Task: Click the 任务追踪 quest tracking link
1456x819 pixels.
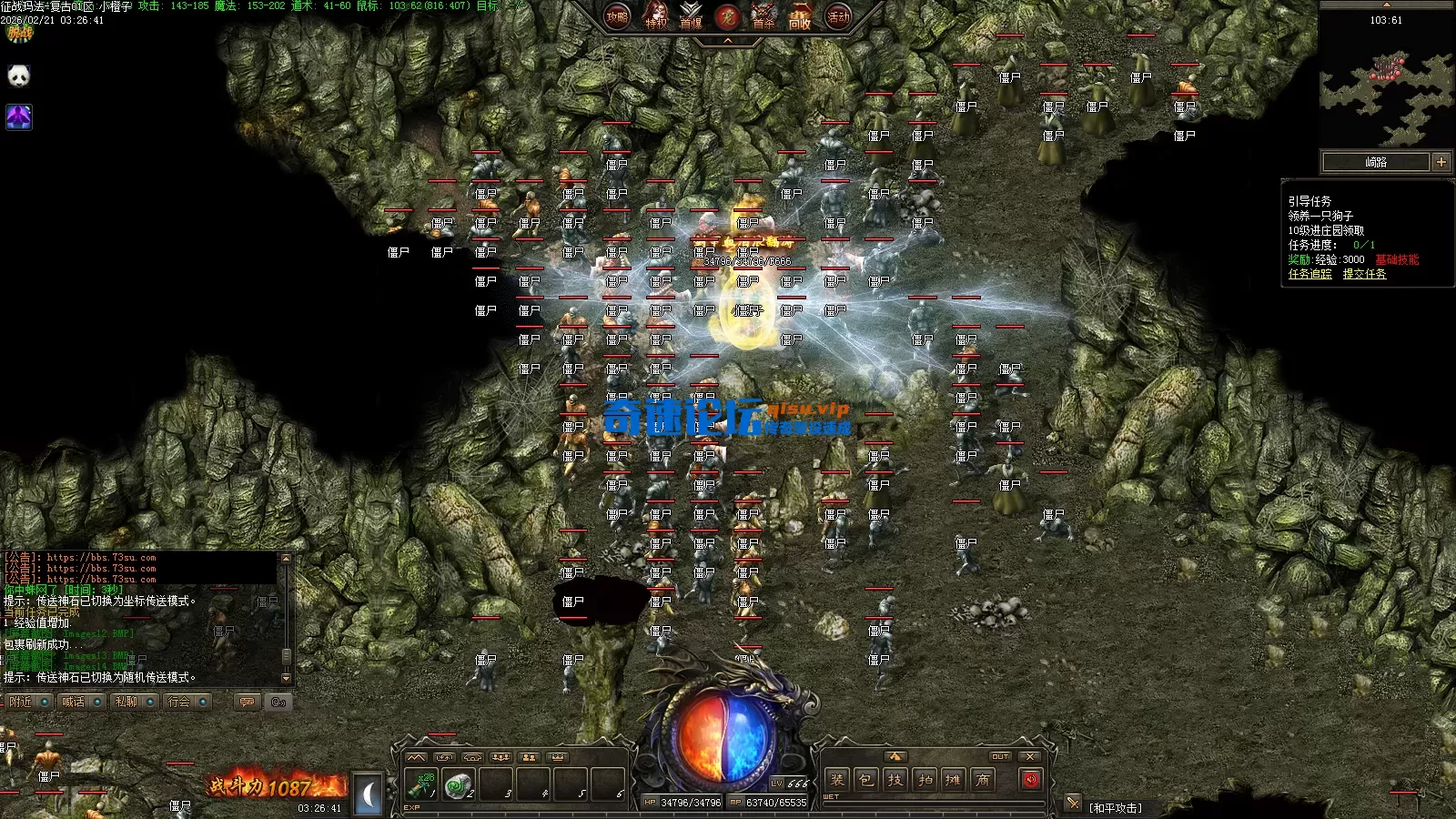Action: click(x=1309, y=274)
